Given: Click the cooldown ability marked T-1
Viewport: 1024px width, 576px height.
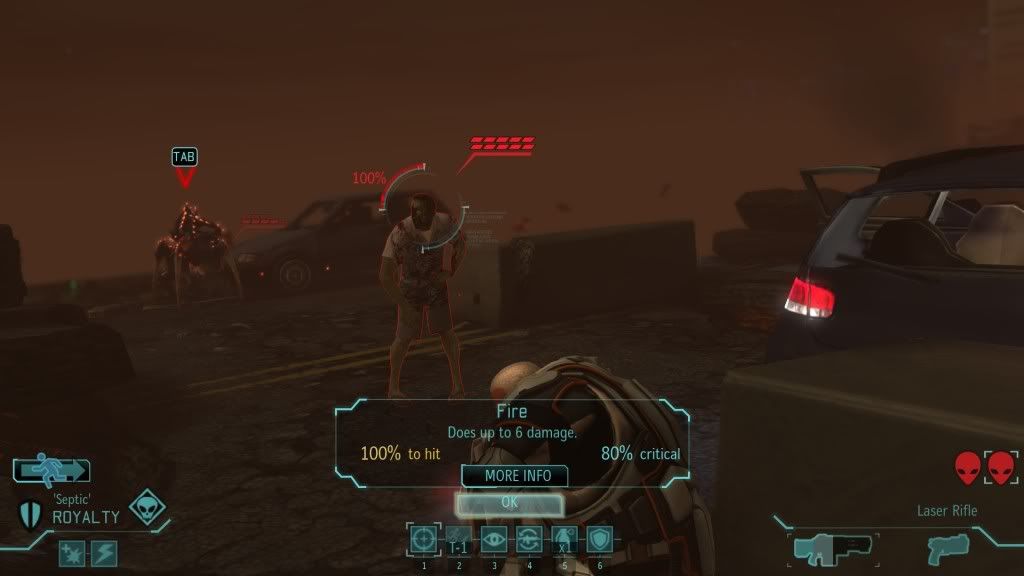Looking at the screenshot, I should click(x=459, y=540).
